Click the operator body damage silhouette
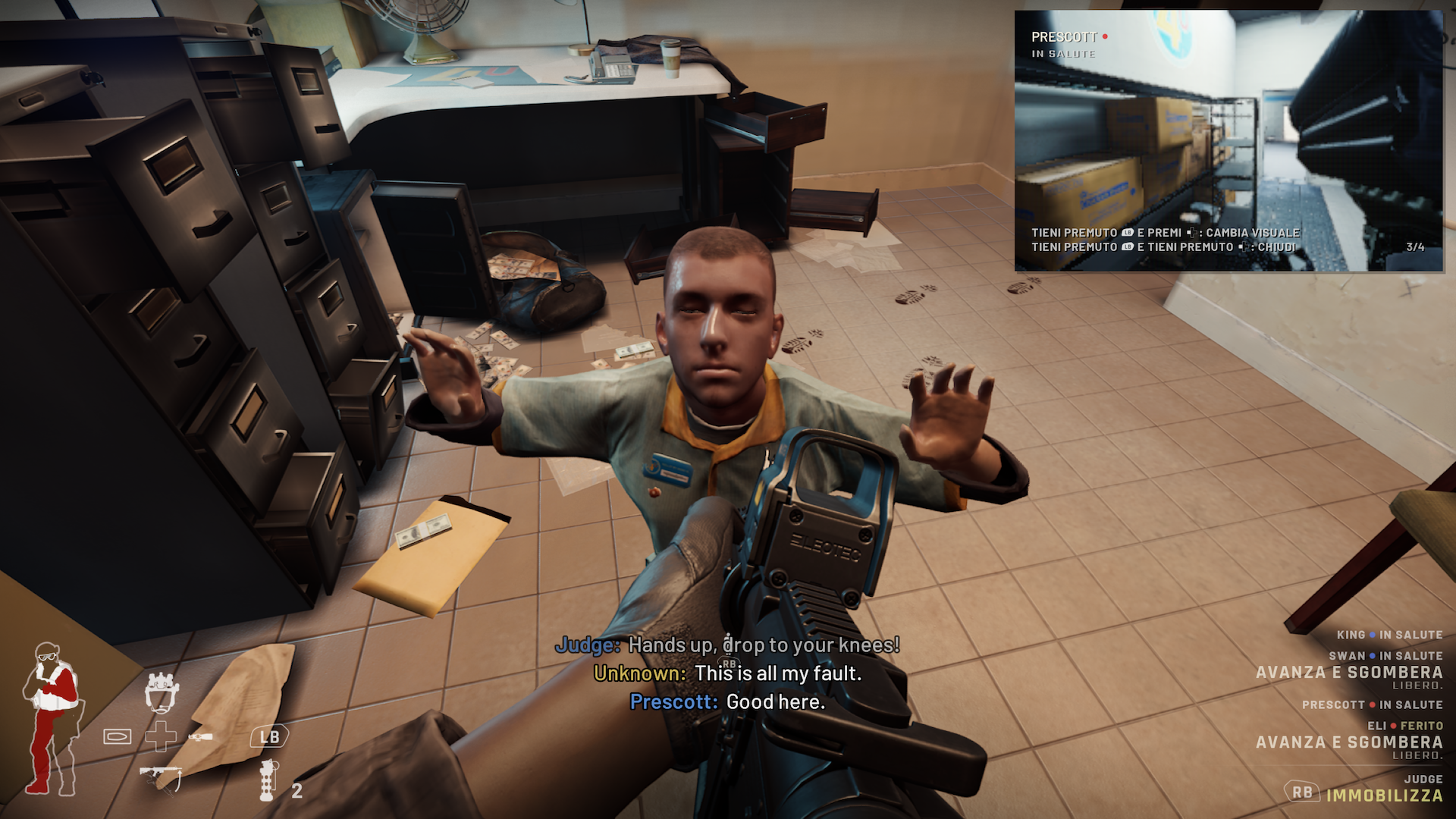1456x819 pixels. click(x=53, y=717)
